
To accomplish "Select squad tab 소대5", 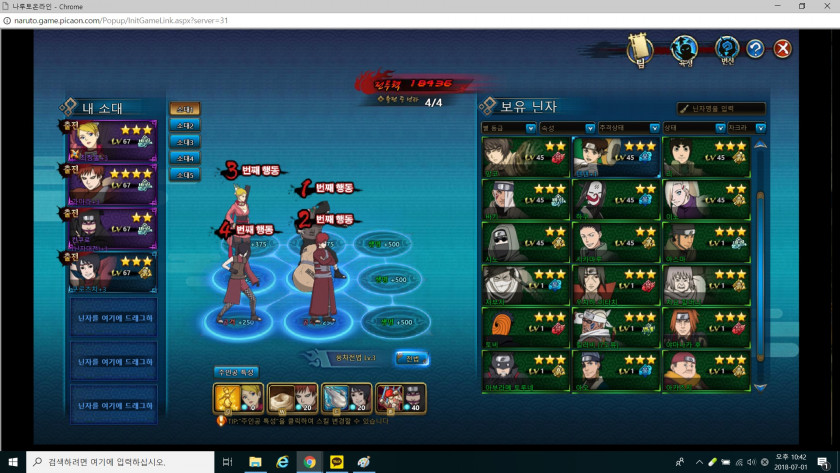I will pyautogui.click(x=183, y=175).
